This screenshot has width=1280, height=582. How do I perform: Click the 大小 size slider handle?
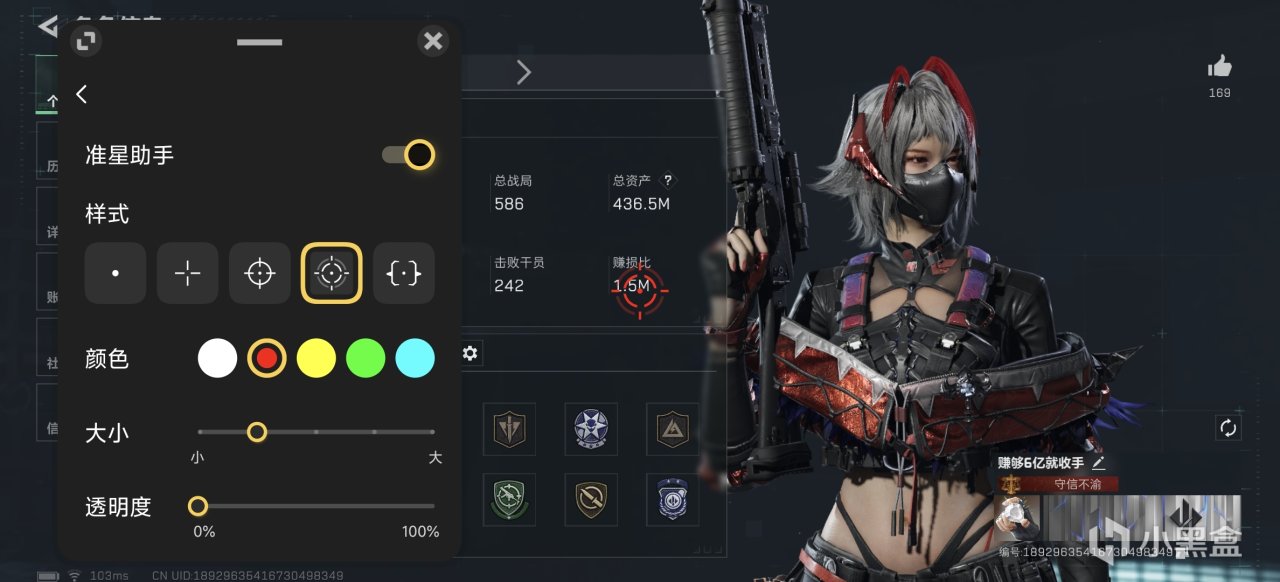pos(257,432)
